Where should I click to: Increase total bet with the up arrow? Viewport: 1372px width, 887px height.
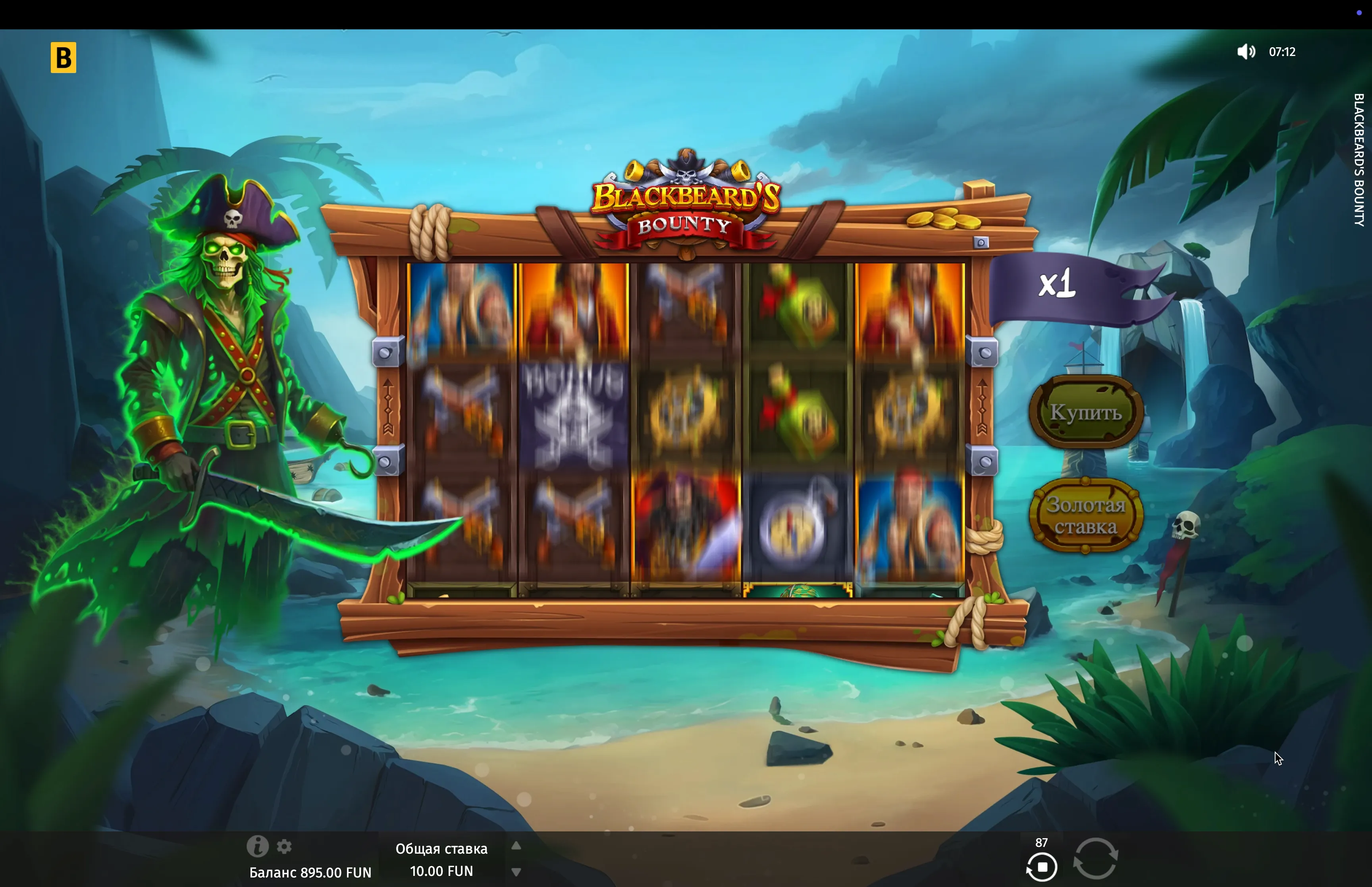(x=516, y=846)
